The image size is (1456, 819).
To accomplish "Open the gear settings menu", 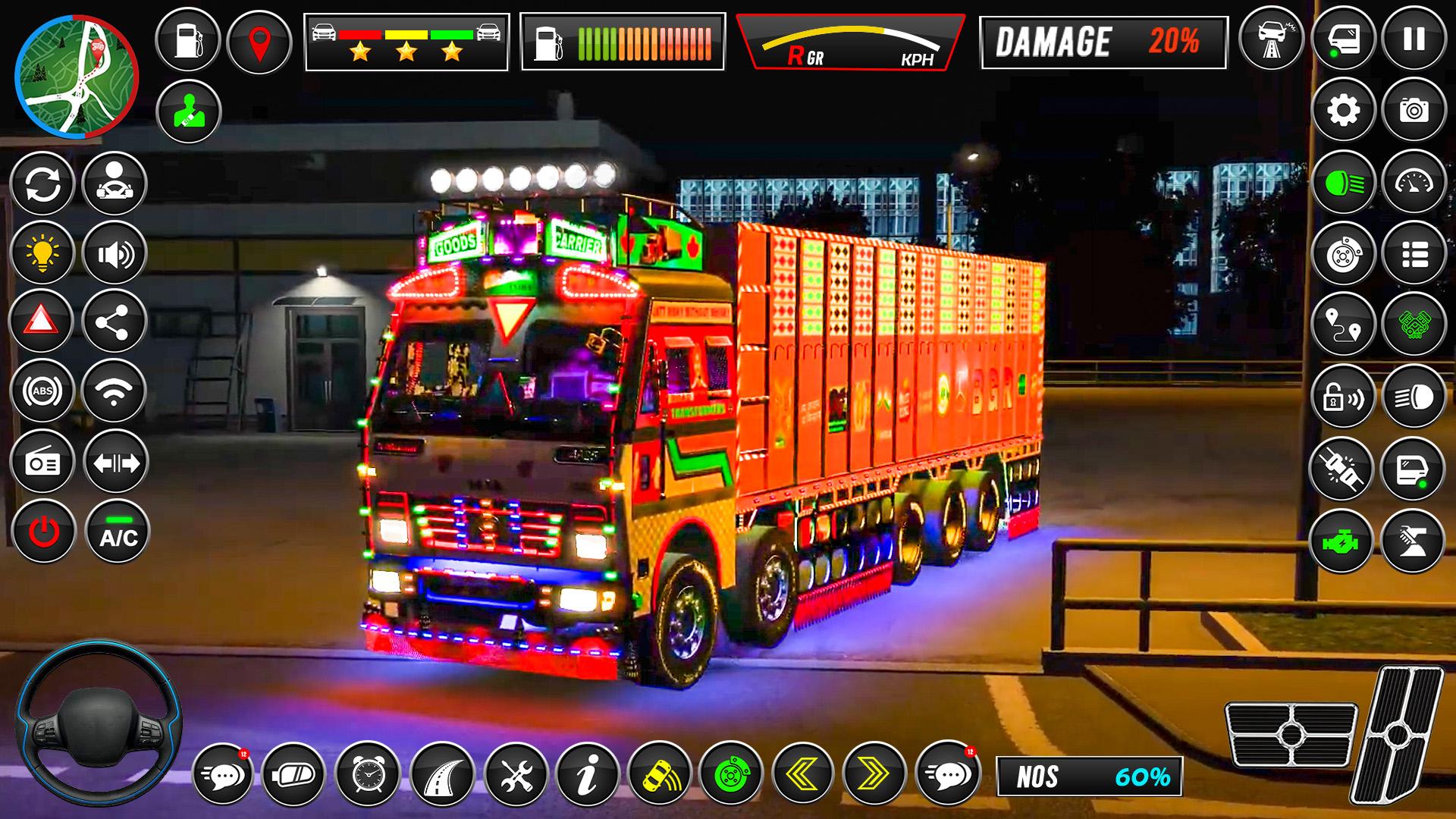I will click(1343, 111).
